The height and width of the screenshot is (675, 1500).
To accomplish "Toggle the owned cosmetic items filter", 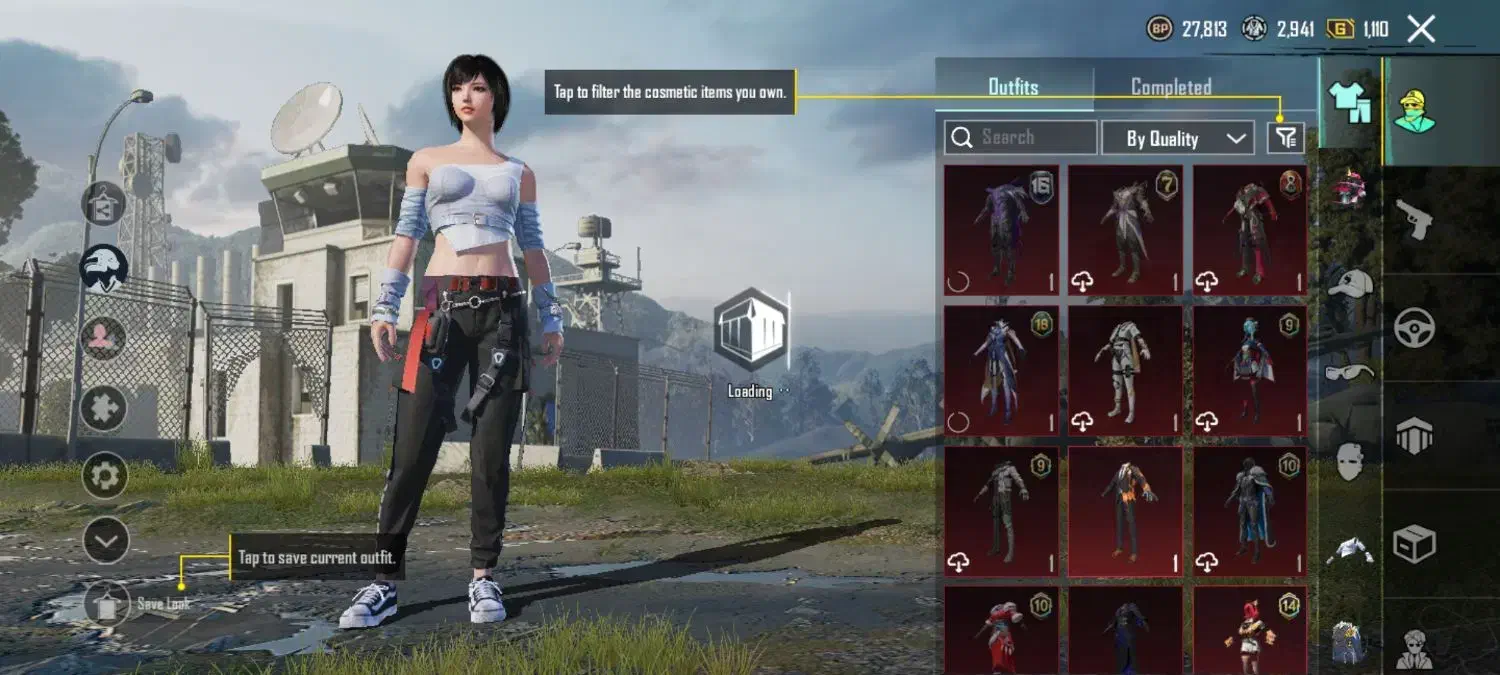I will [x=1286, y=138].
